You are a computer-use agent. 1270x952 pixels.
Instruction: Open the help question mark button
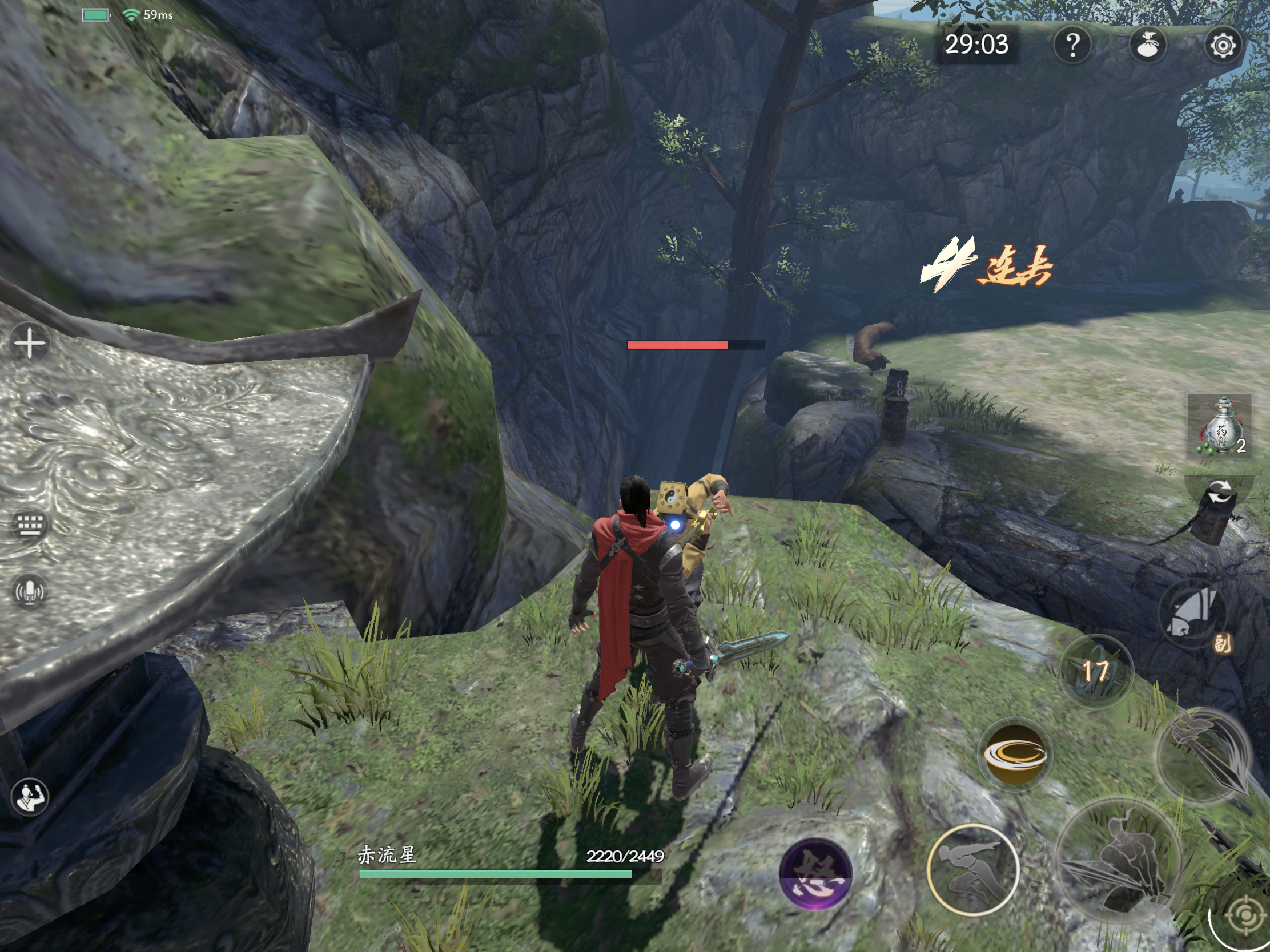click(1072, 45)
